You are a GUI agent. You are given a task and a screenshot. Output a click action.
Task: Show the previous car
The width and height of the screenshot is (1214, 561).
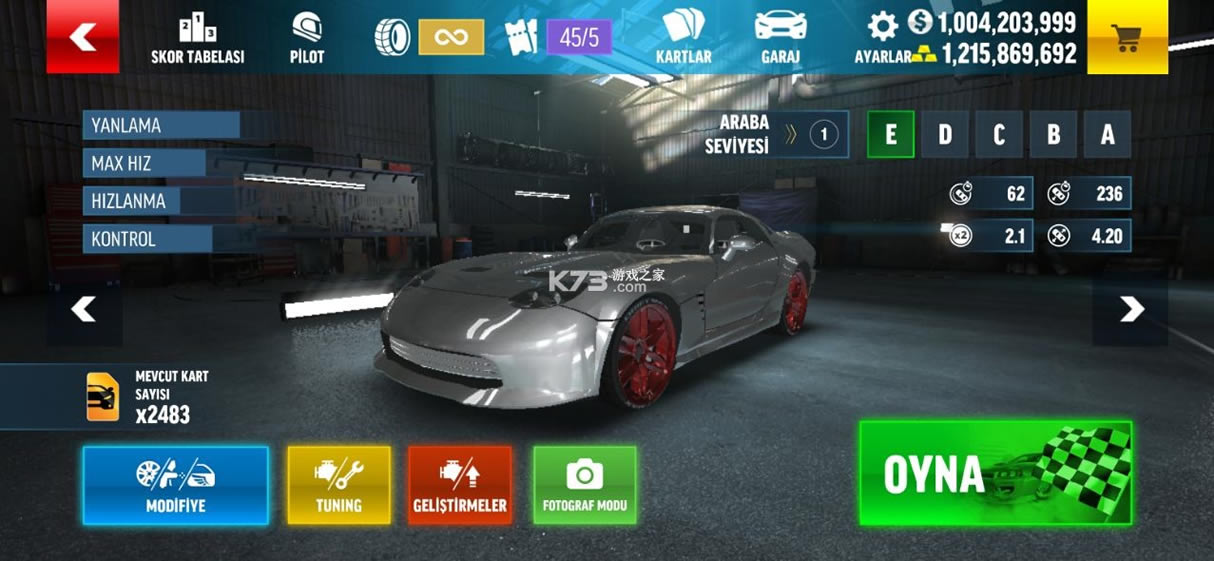[83, 310]
